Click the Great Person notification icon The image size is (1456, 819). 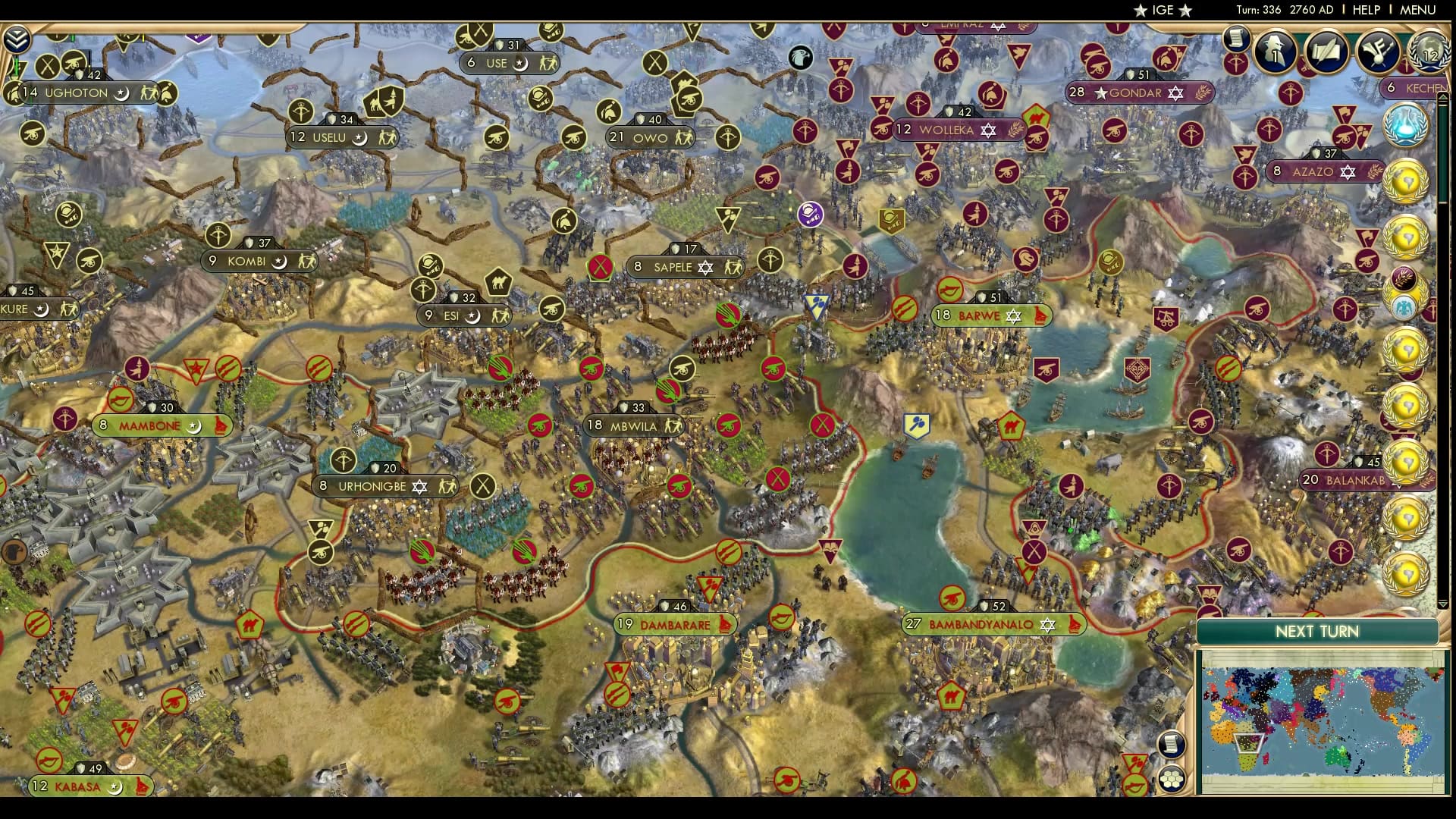coord(1274,52)
